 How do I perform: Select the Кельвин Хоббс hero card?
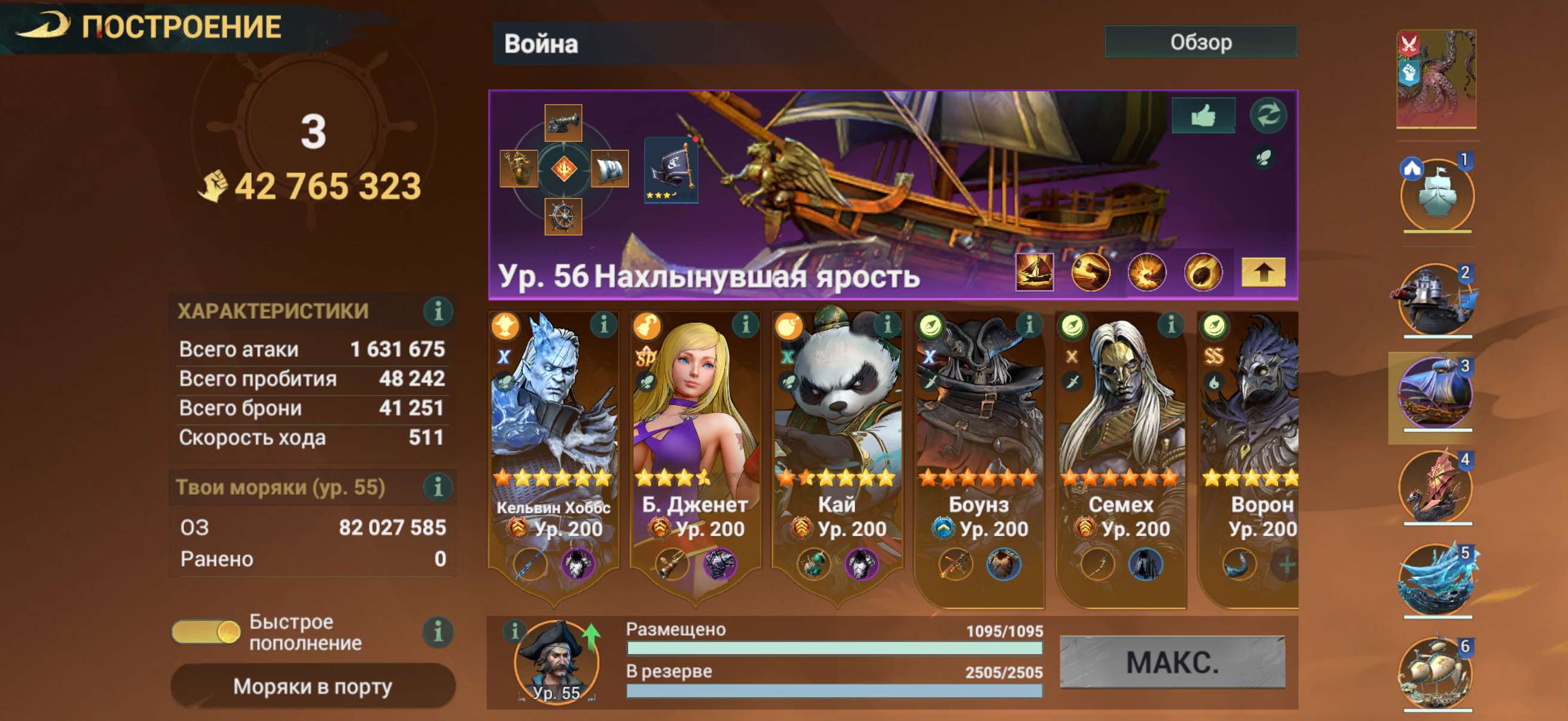[x=553, y=426]
